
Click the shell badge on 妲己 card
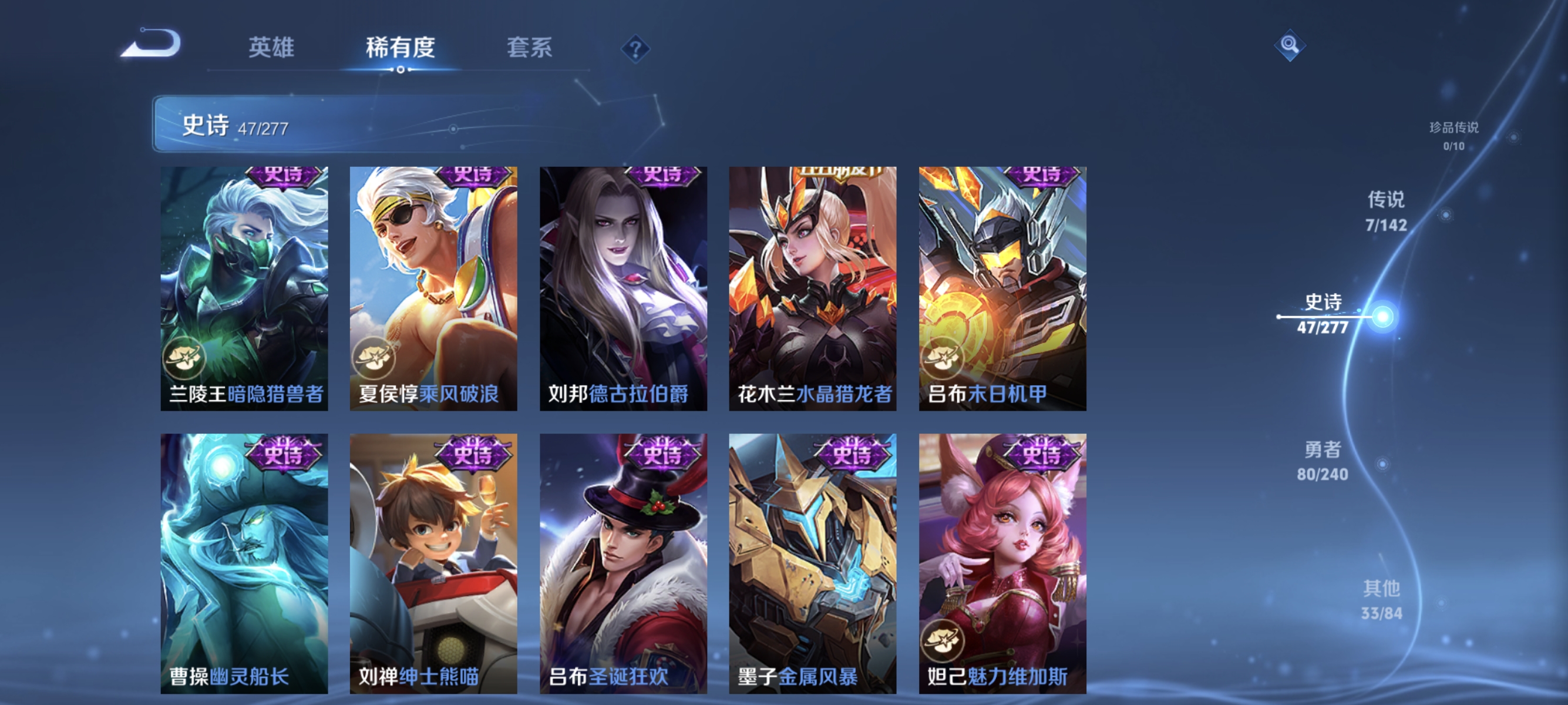(944, 641)
